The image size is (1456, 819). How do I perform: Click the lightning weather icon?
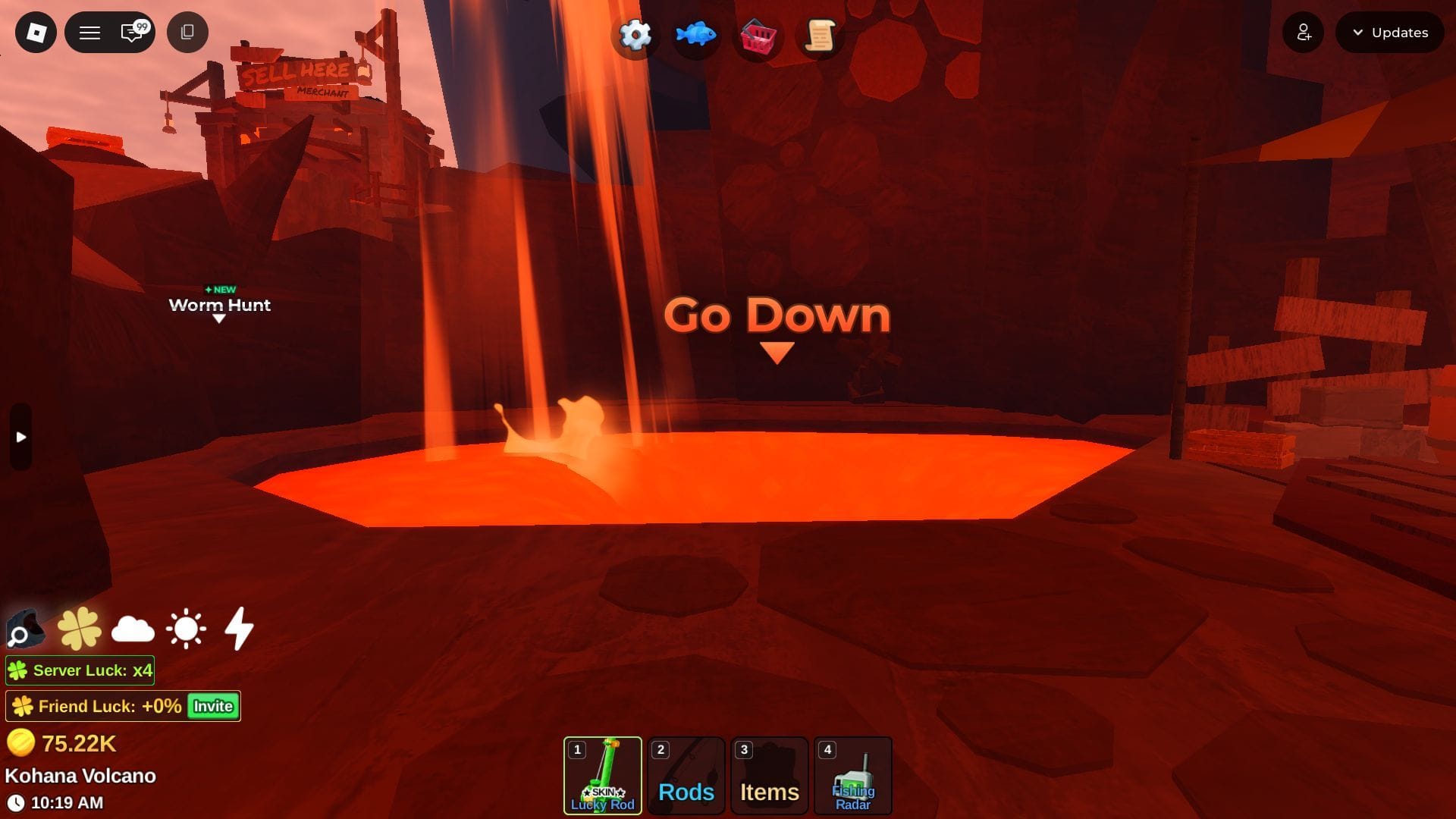[x=237, y=628]
